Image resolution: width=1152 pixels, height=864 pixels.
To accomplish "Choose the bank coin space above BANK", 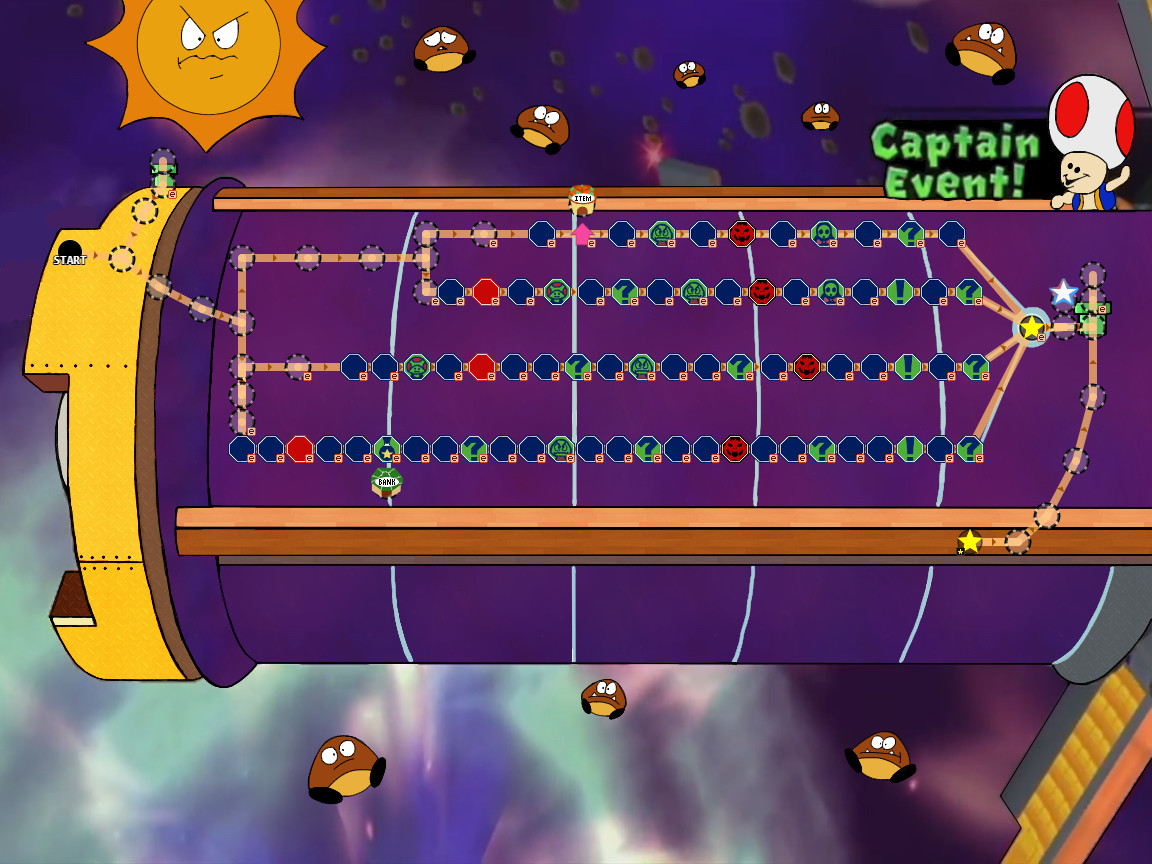I will 387,449.
